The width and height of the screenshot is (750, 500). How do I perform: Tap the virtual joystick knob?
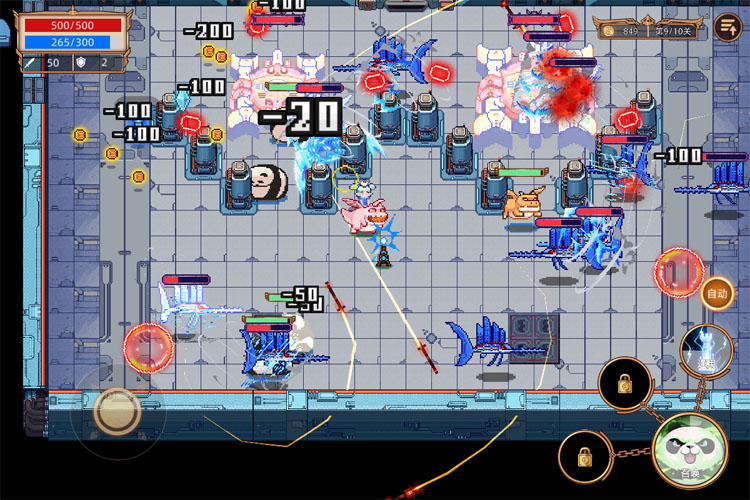pyautogui.click(x=117, y=410)
